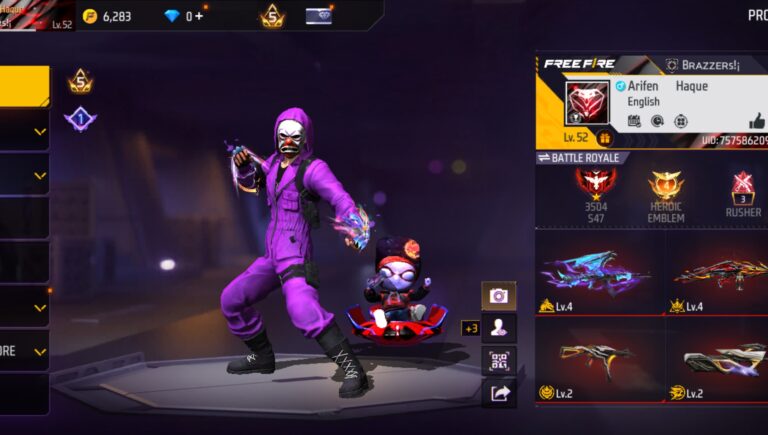768x435 pixels.
Task: Add diamonds with the plus button
Action: coord(199,16)
